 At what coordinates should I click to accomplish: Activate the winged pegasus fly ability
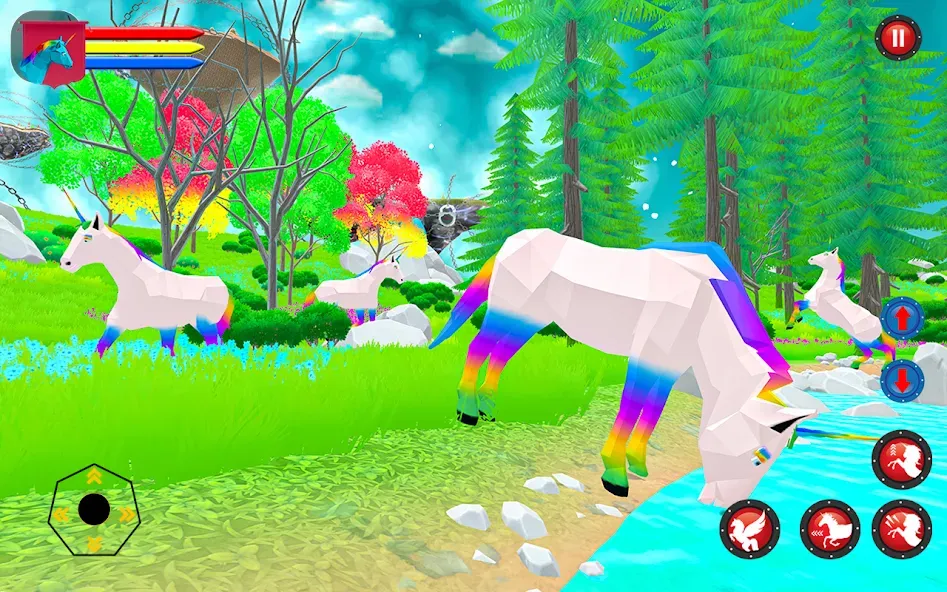tap(749, 529)
